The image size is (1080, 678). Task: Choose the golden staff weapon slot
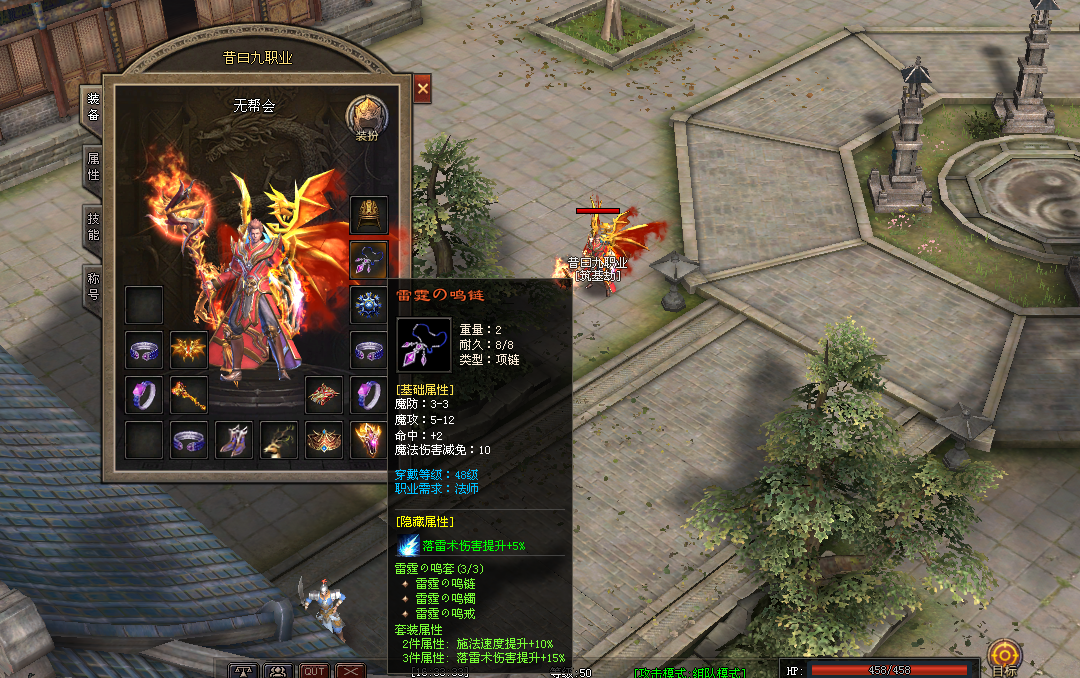pos(188,394)
